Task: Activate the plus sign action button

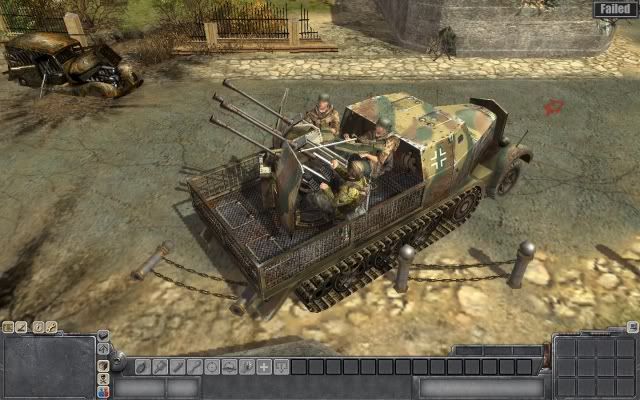Action: click(264, 367)
